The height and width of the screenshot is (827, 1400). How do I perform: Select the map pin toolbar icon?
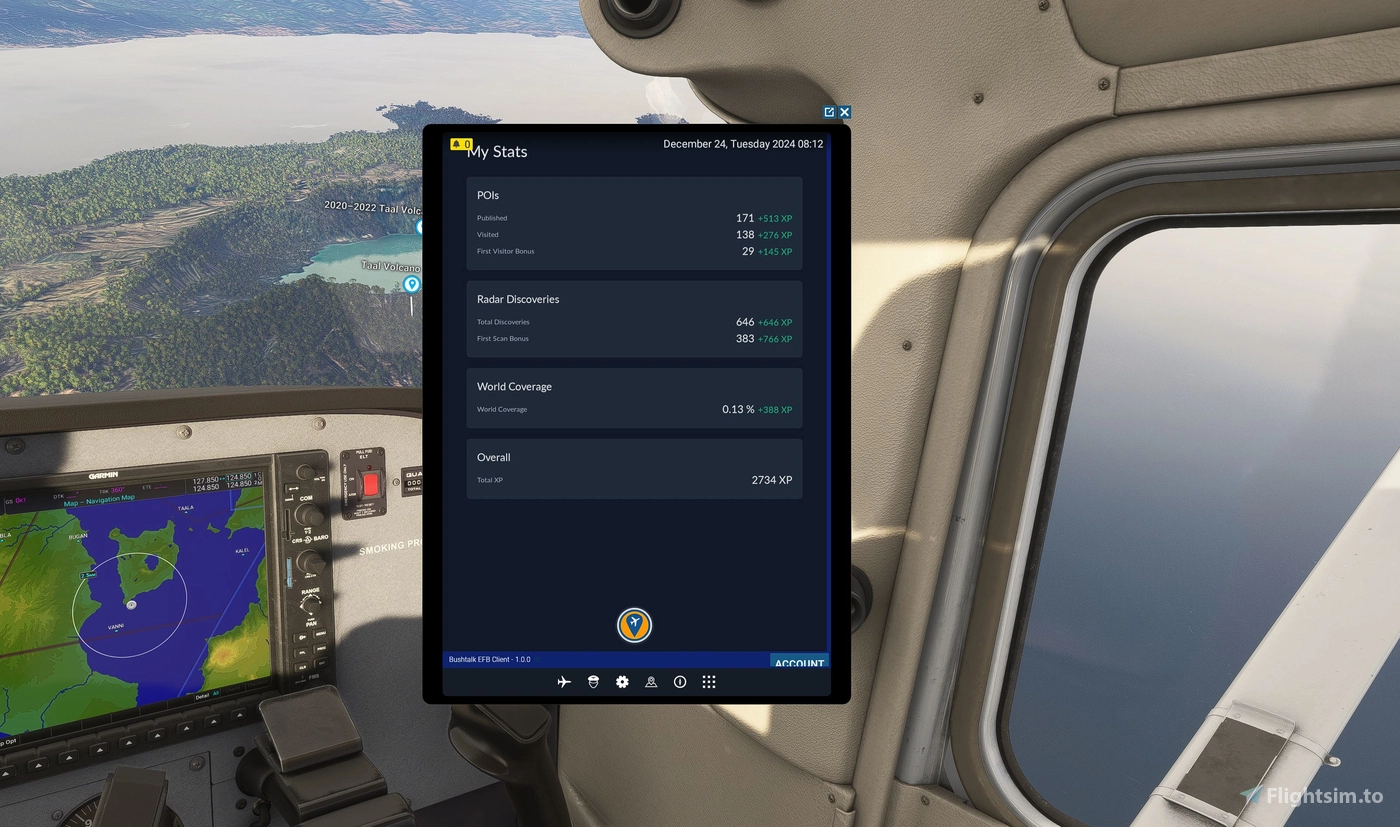point(651,682)
